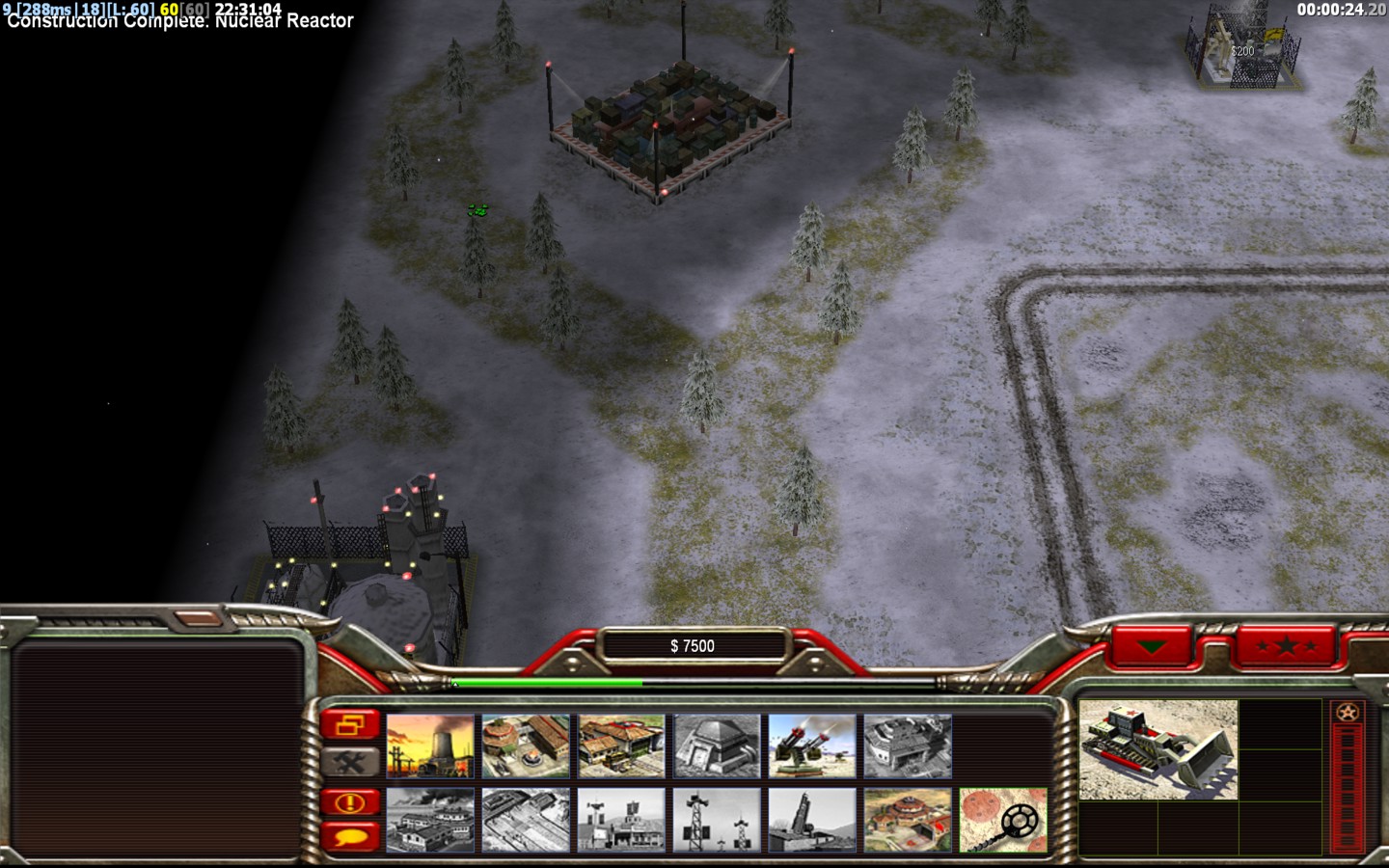The width and height of the screenshot is (1389, 868).
Task: Click the greyed-out Bunker build icon
Action: click(x=717, y=746)
